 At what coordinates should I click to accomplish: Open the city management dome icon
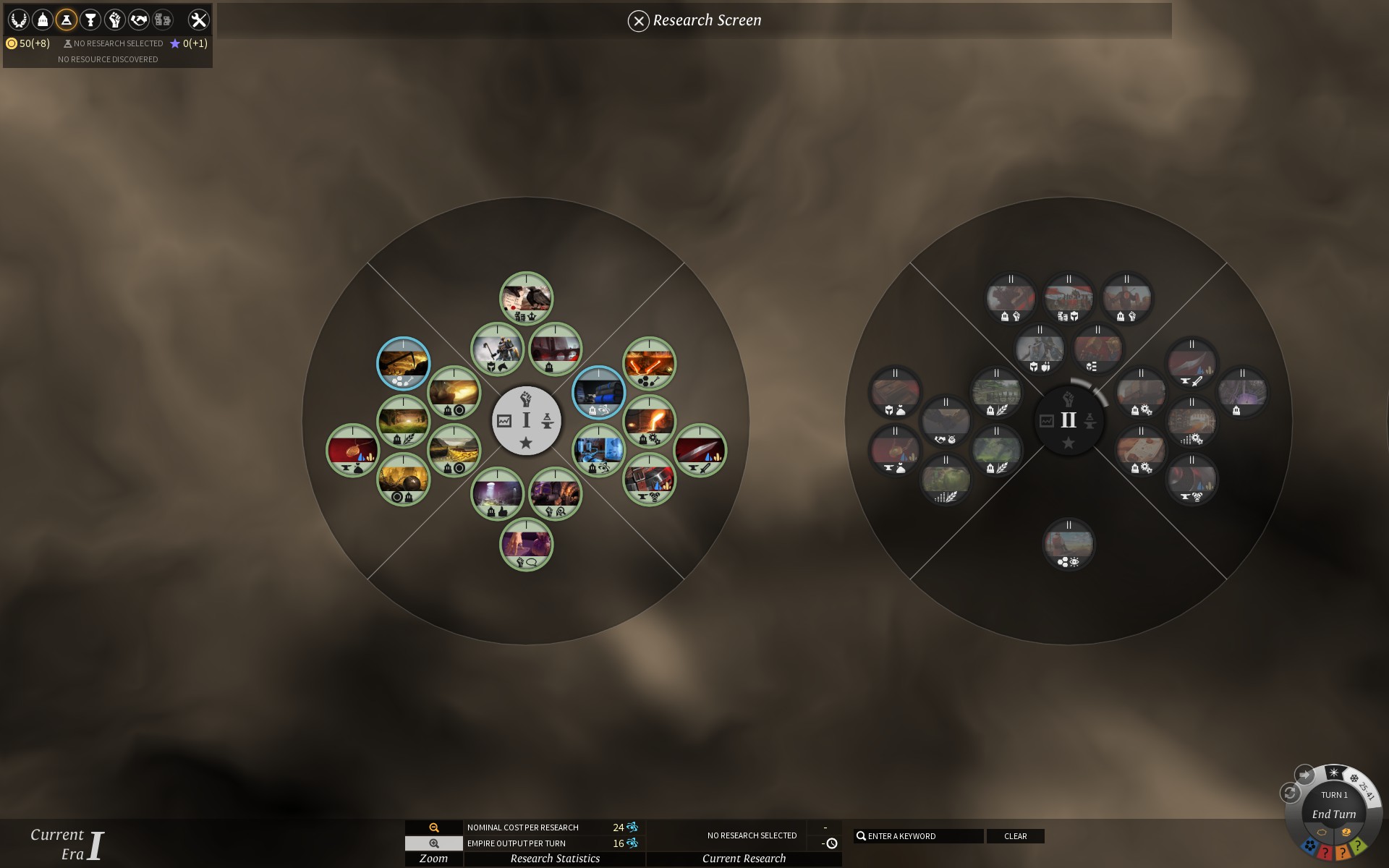43,20
